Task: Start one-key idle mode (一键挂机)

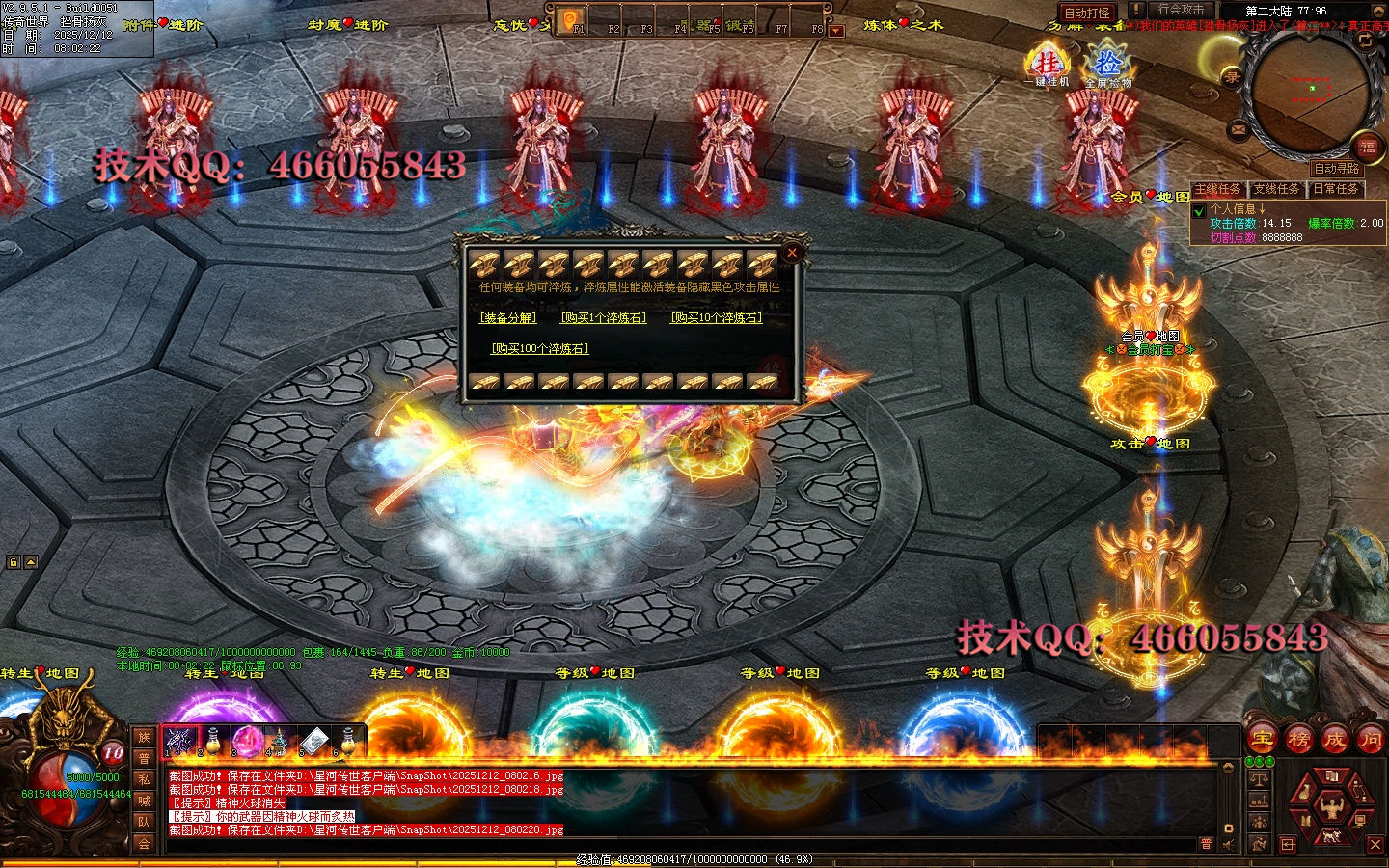Action: [x=1048, y=66]
